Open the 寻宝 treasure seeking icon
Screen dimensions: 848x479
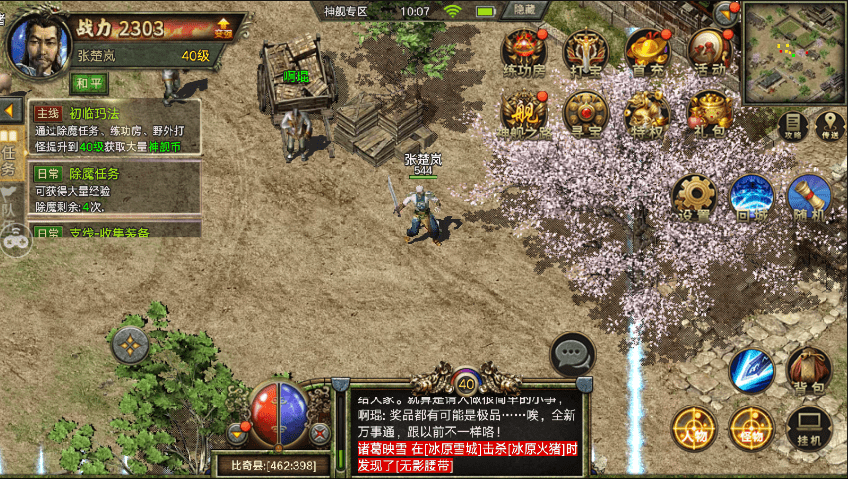(x=585, y=112)
